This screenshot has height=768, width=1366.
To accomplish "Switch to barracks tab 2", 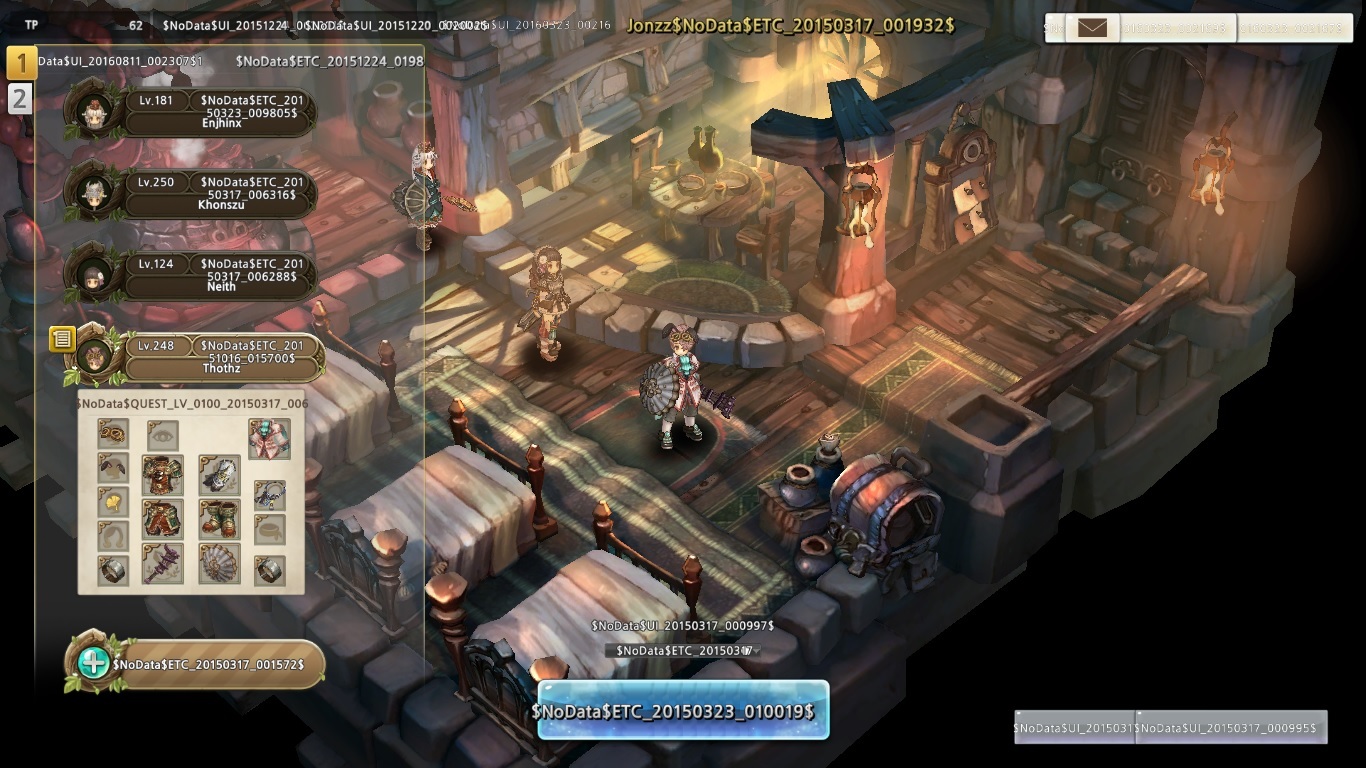I will (x=20, y=98).
